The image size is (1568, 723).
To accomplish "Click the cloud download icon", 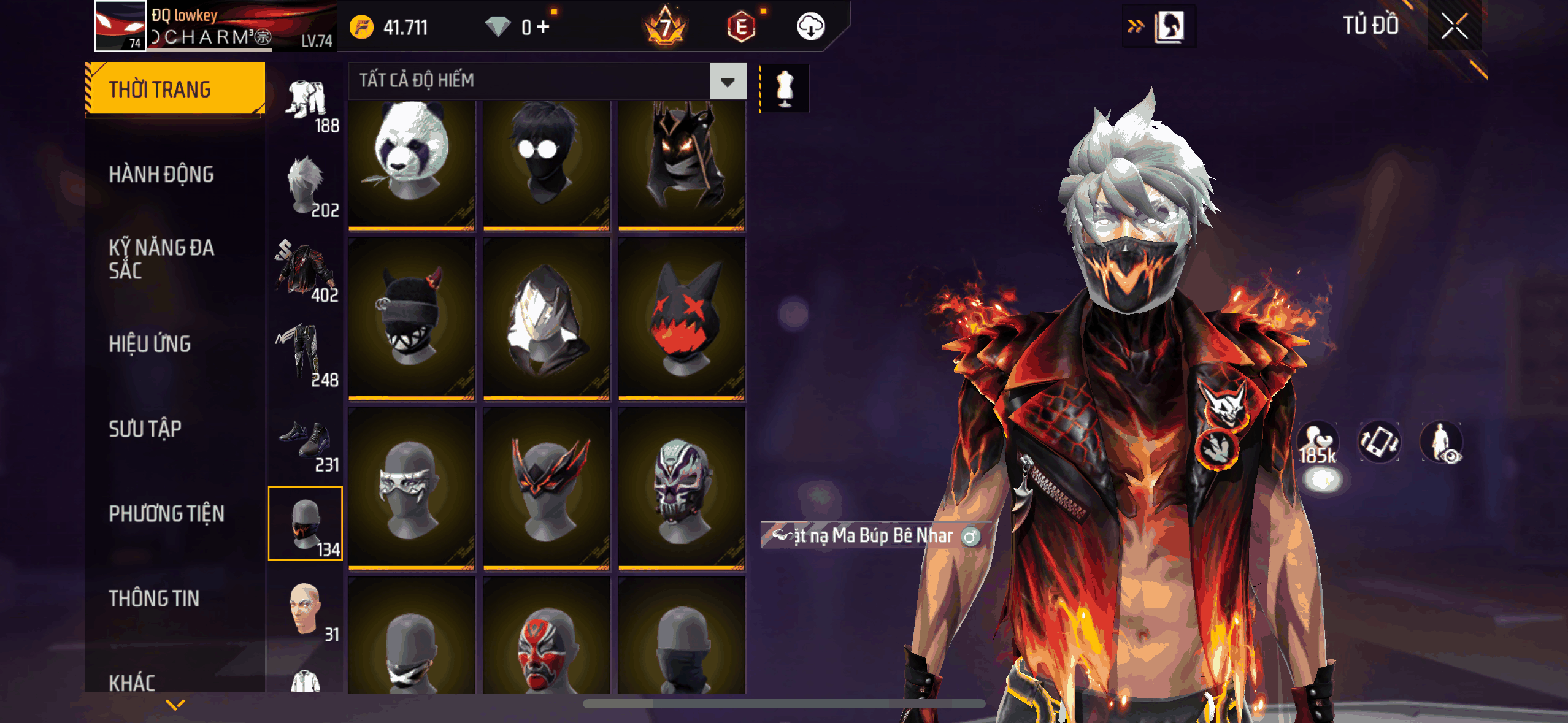I will click(x=810, y=27).
